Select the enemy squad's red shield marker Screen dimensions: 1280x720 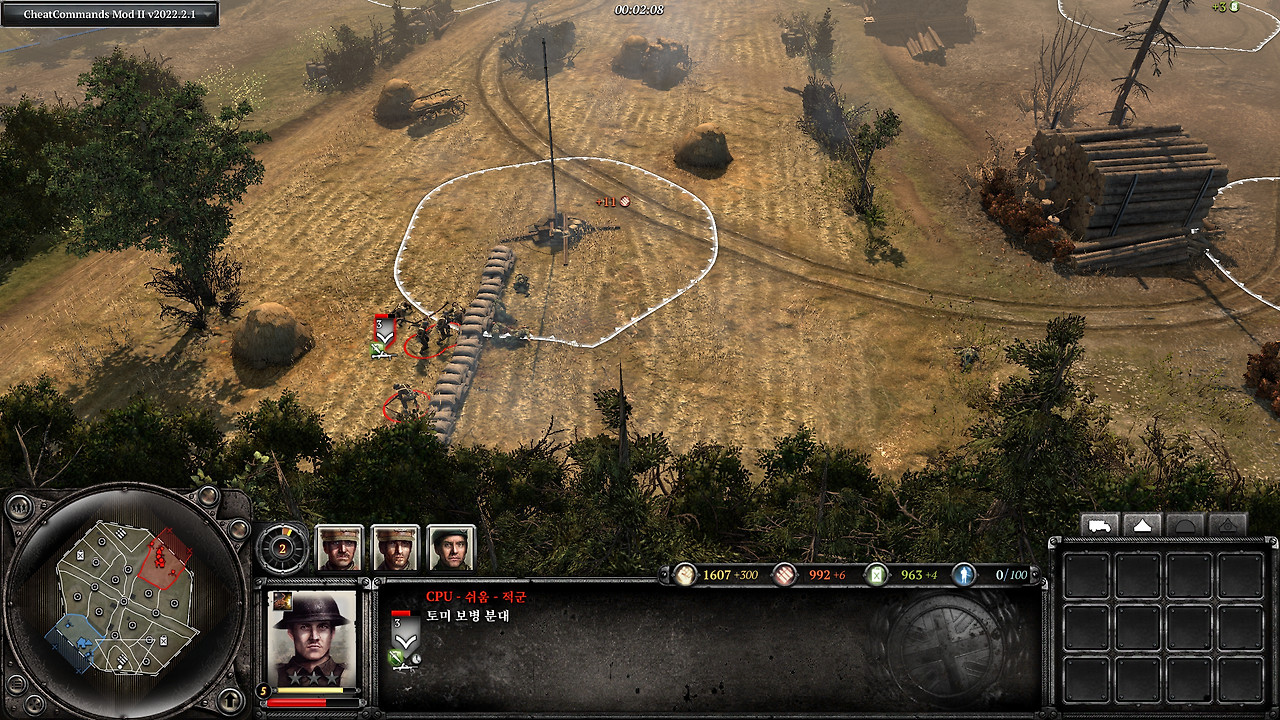383,328
